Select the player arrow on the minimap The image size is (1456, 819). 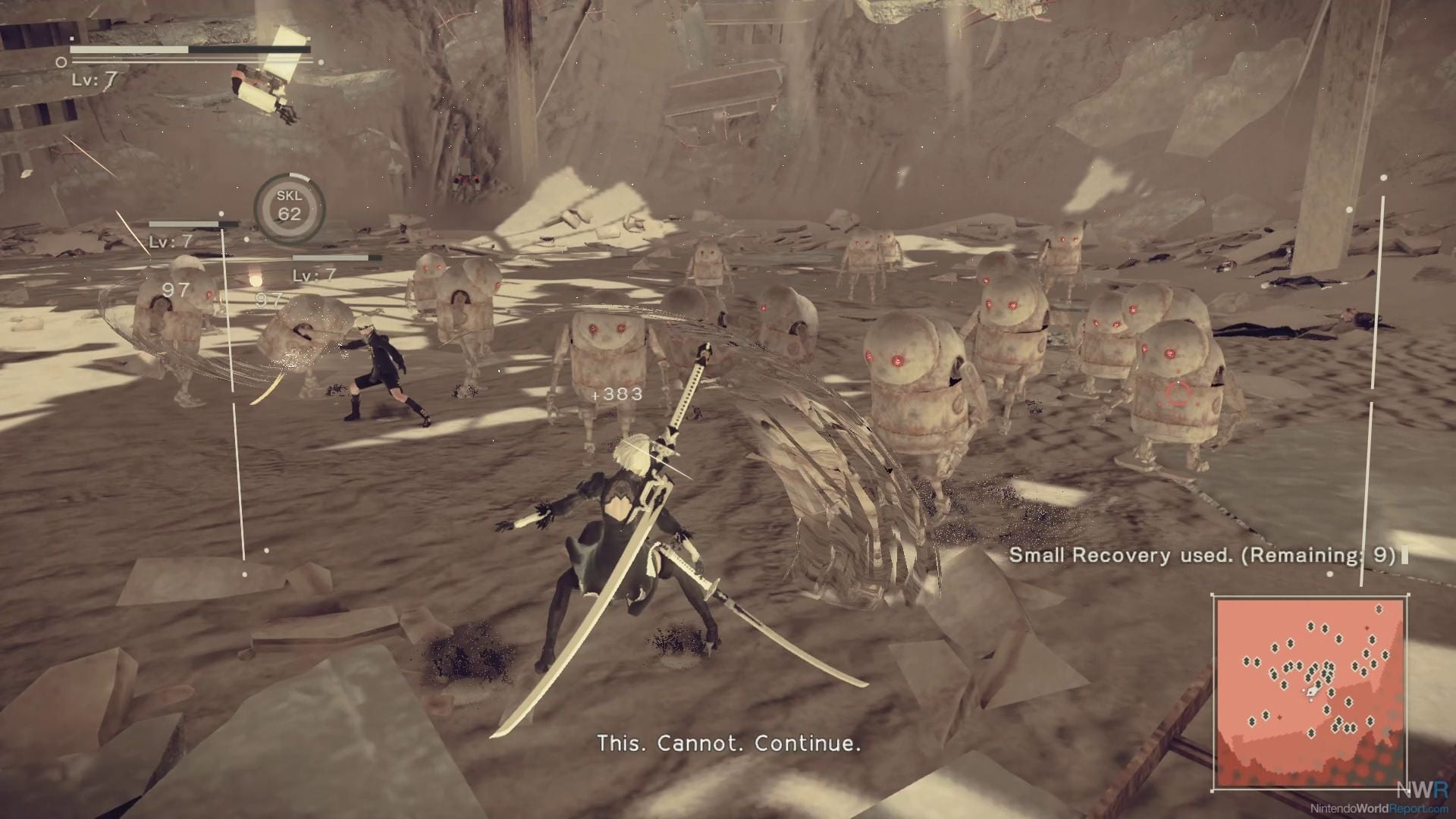[x=1313, y=691]
